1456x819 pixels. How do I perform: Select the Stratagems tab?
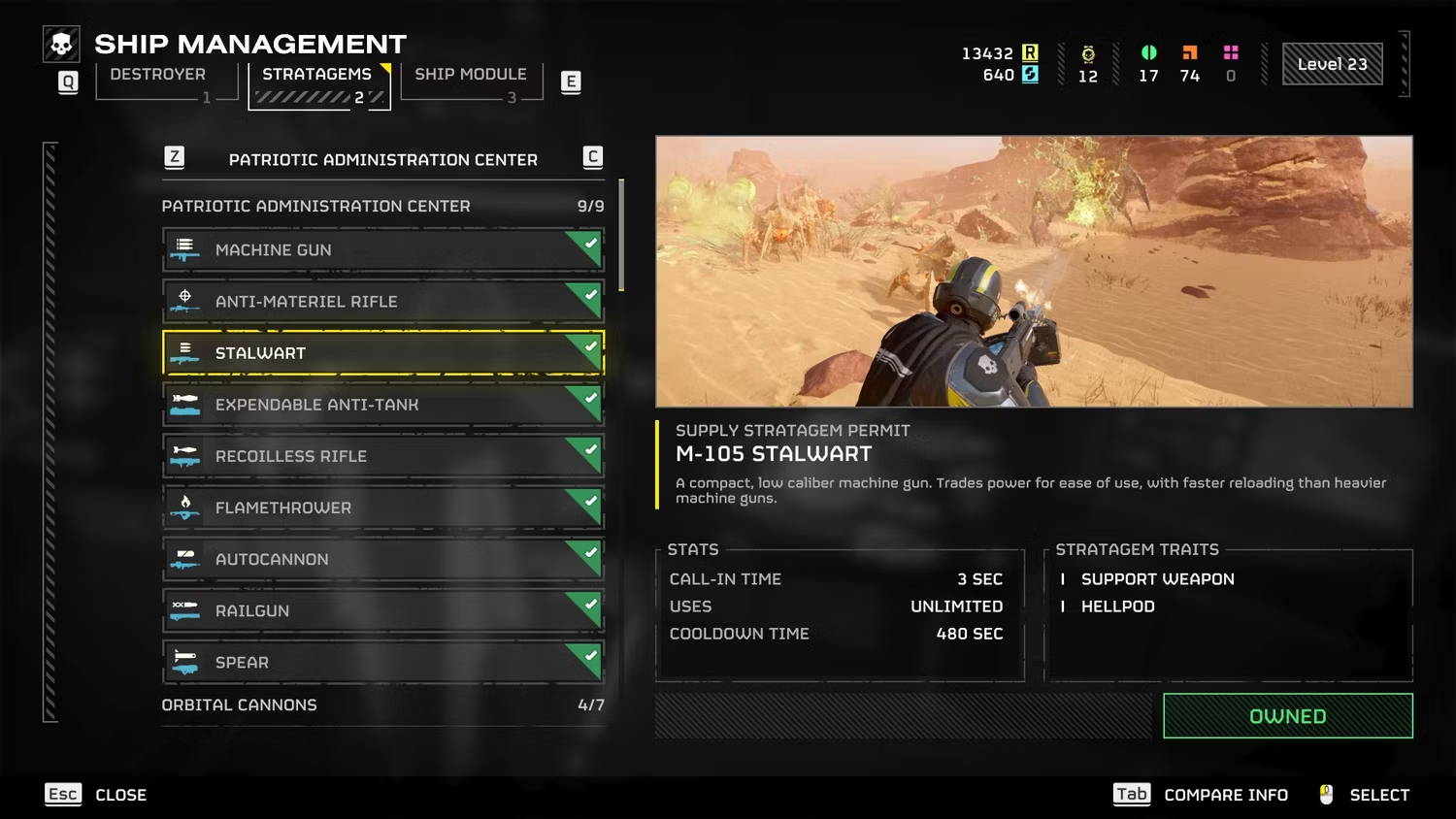(316, 76)
